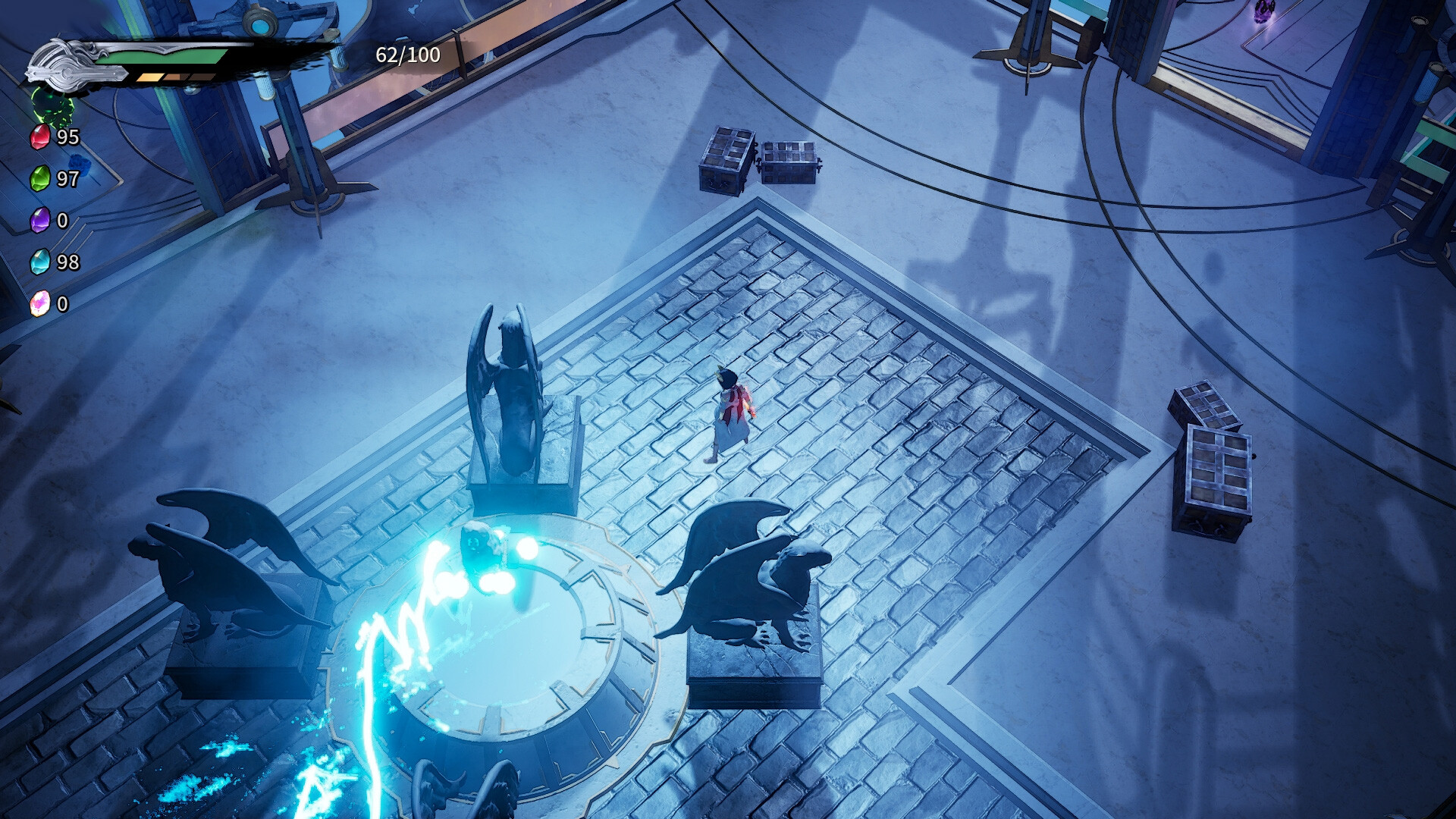Open the pair of wooden crates at the top
Screen dimensions: 1456x819
[x=758, y=159]
